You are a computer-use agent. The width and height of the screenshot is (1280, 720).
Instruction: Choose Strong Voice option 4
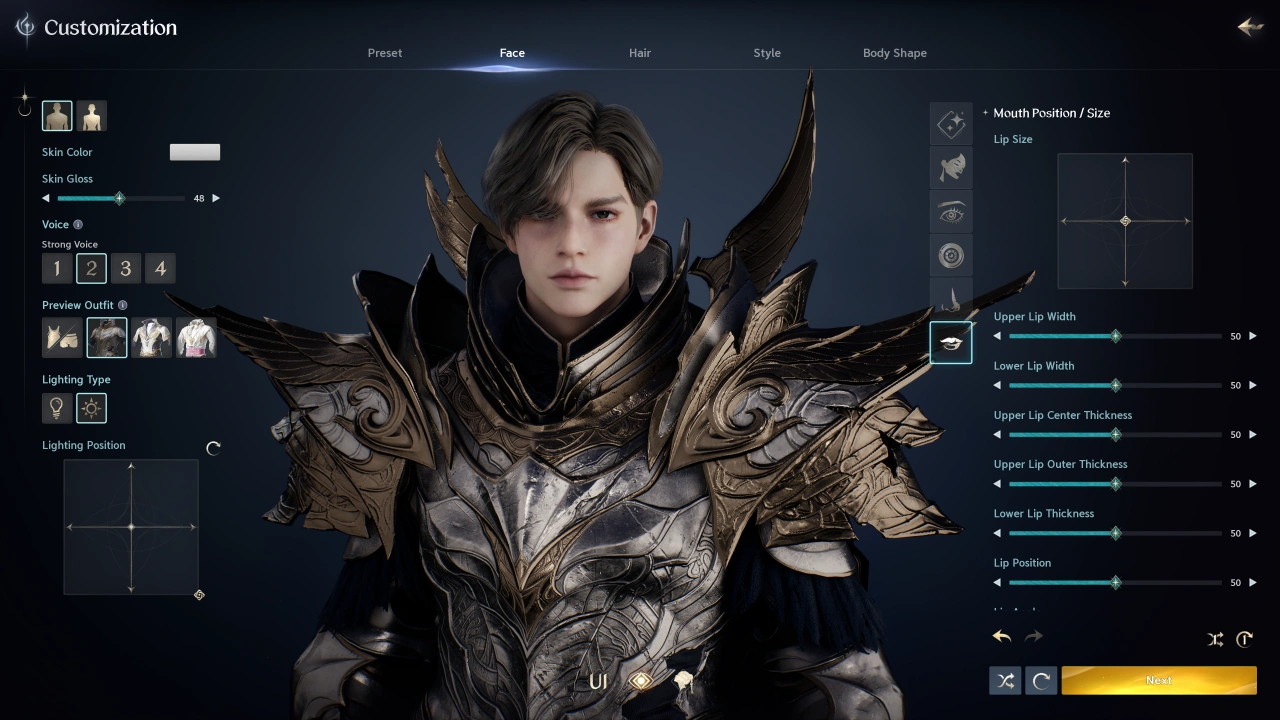[160, 268]
